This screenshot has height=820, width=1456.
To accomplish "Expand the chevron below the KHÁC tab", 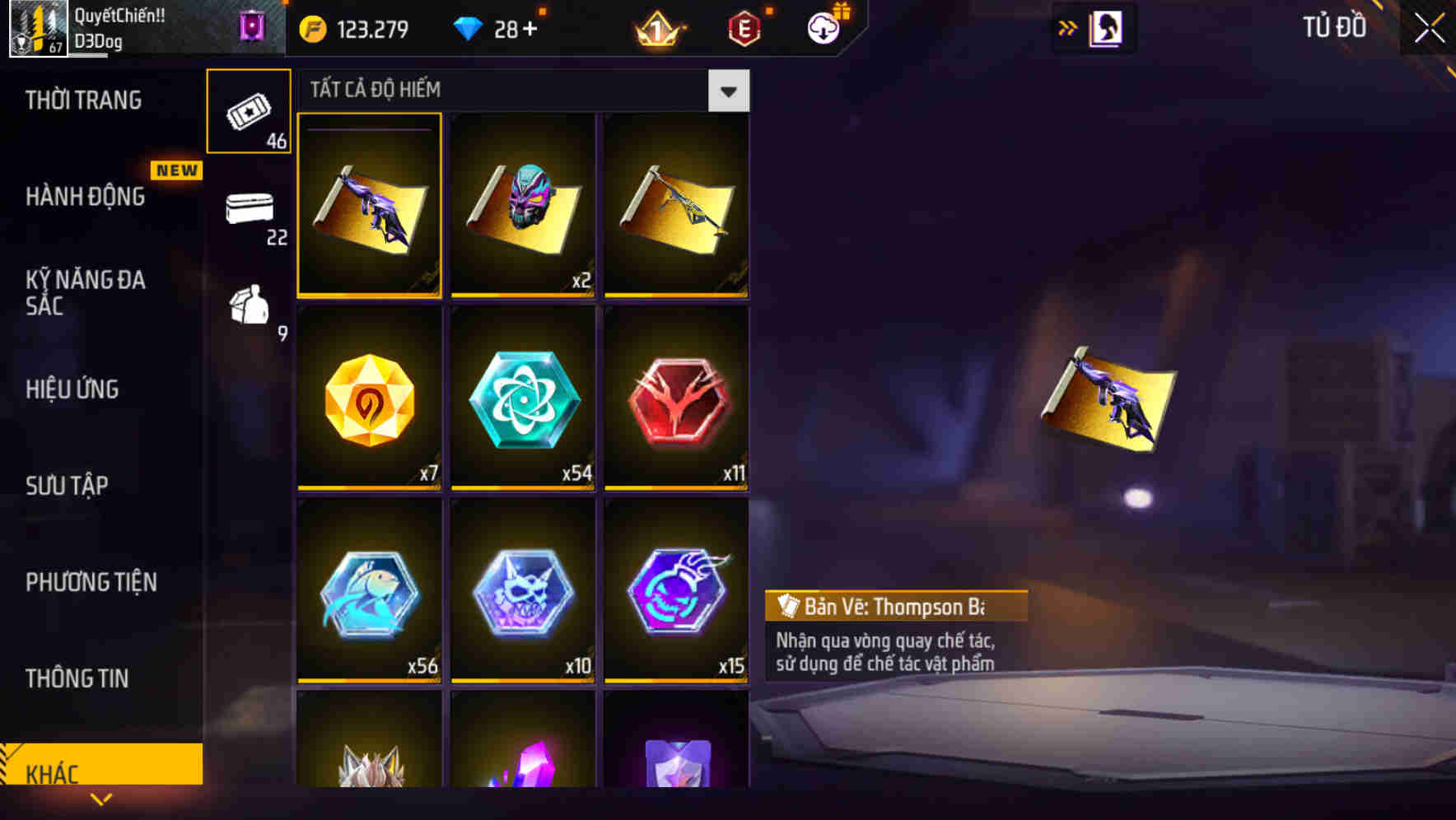I will click(101, 798).
